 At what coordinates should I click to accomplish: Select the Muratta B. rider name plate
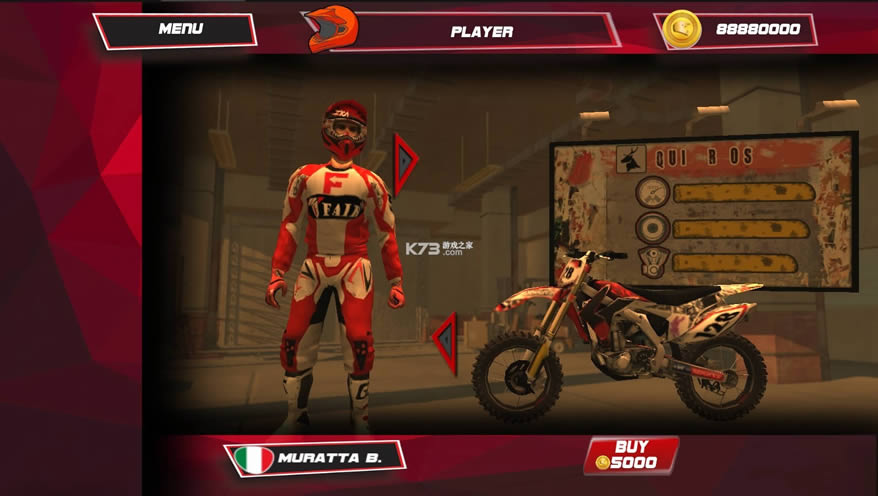(x=316, y=458)
